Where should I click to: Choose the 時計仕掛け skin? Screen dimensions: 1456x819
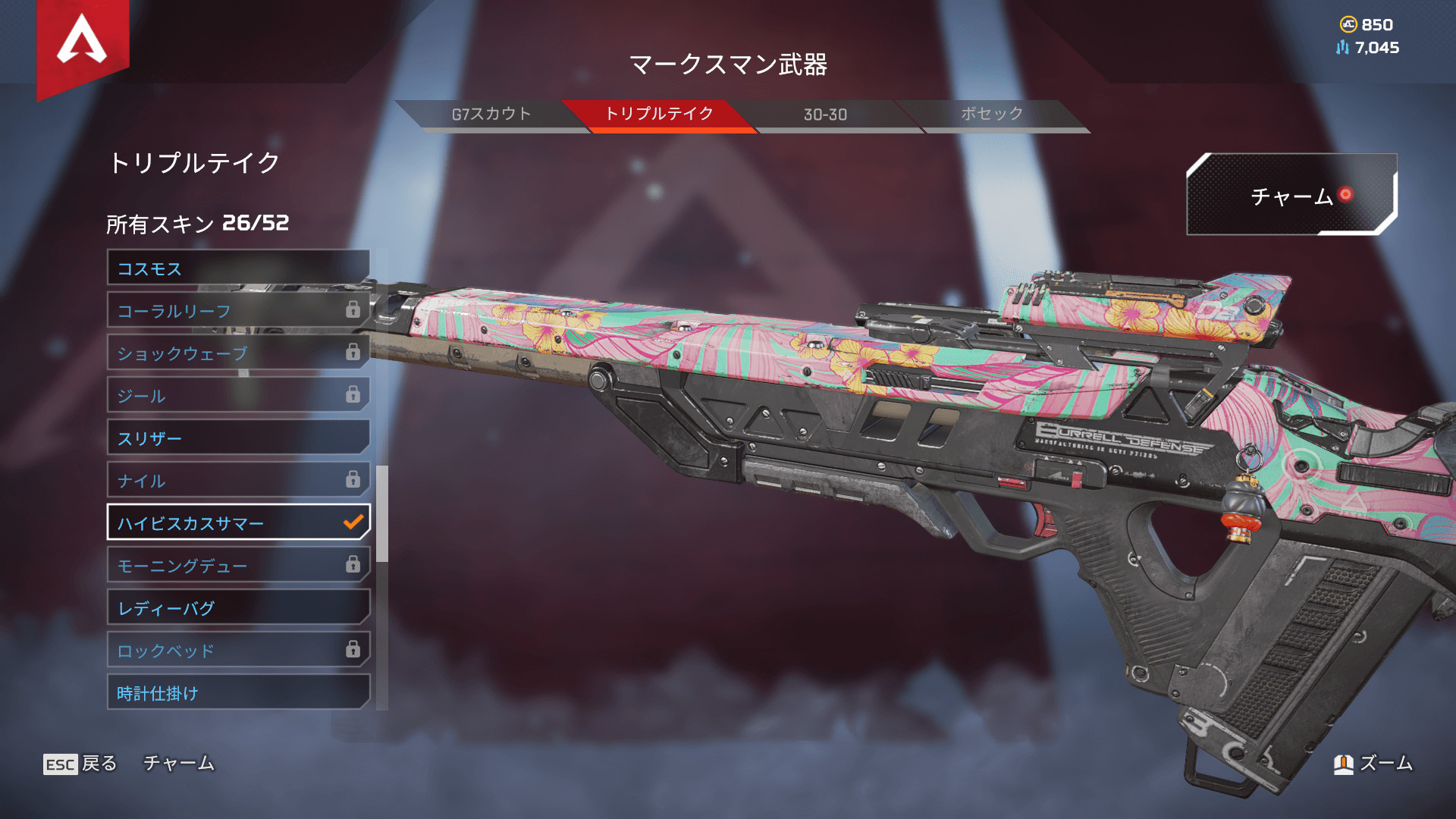[x=238, y=693]
